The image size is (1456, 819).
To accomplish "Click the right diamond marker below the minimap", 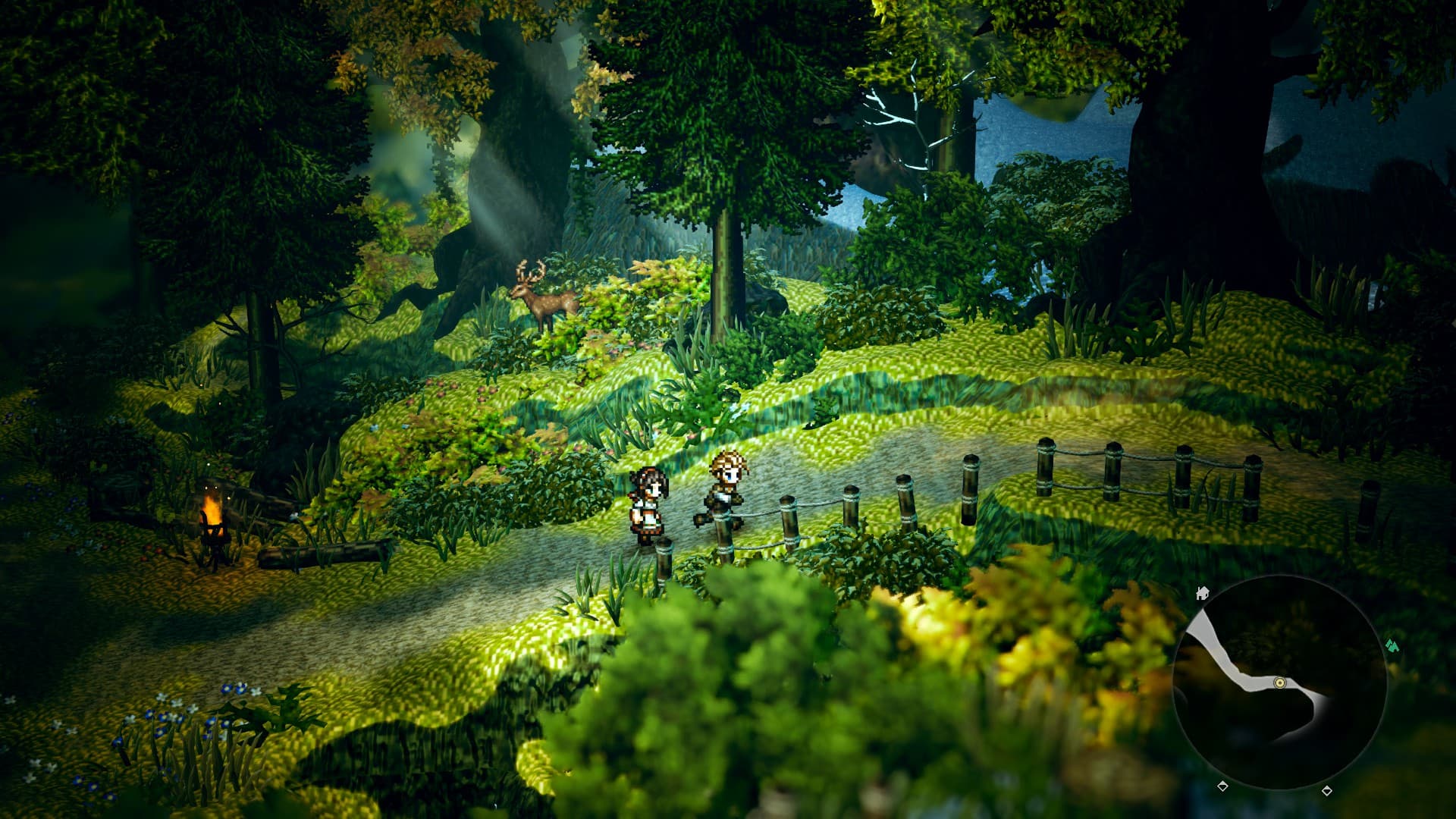I will pos(1328,792).
